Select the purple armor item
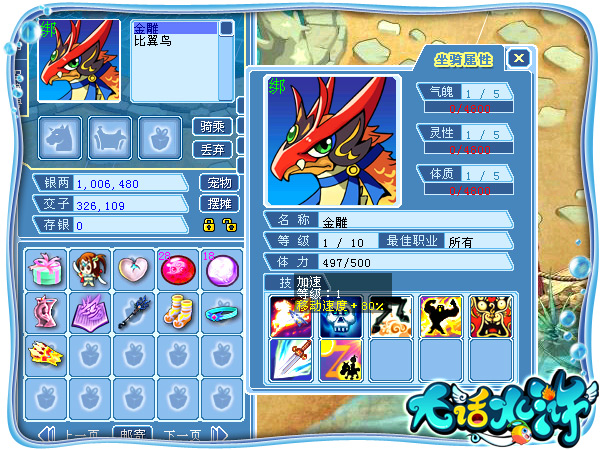The height and width of the screenshot is (450, 600). coord(91,313)
